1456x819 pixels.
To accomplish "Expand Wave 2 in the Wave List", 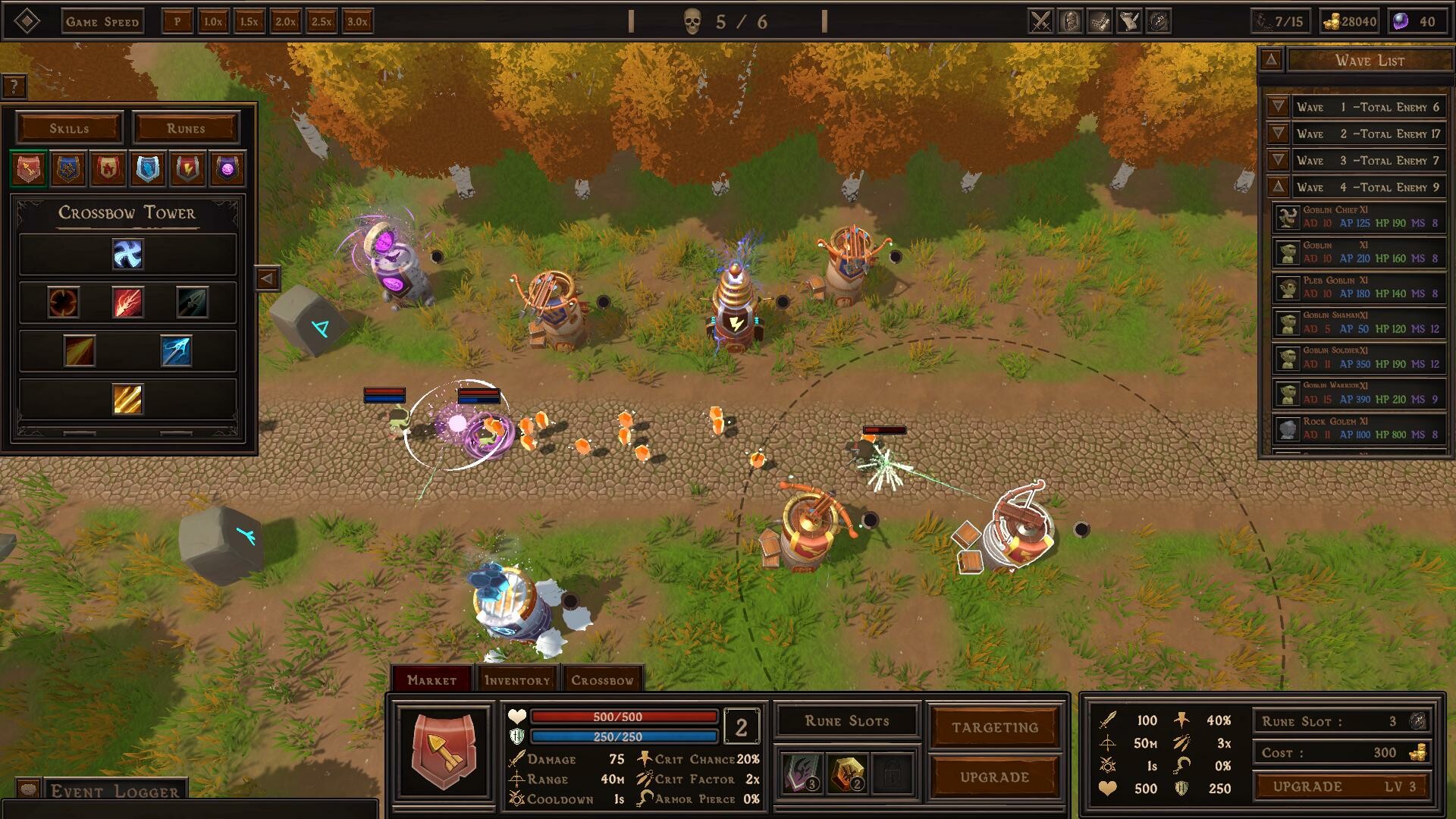I will tap(1277, 134).
